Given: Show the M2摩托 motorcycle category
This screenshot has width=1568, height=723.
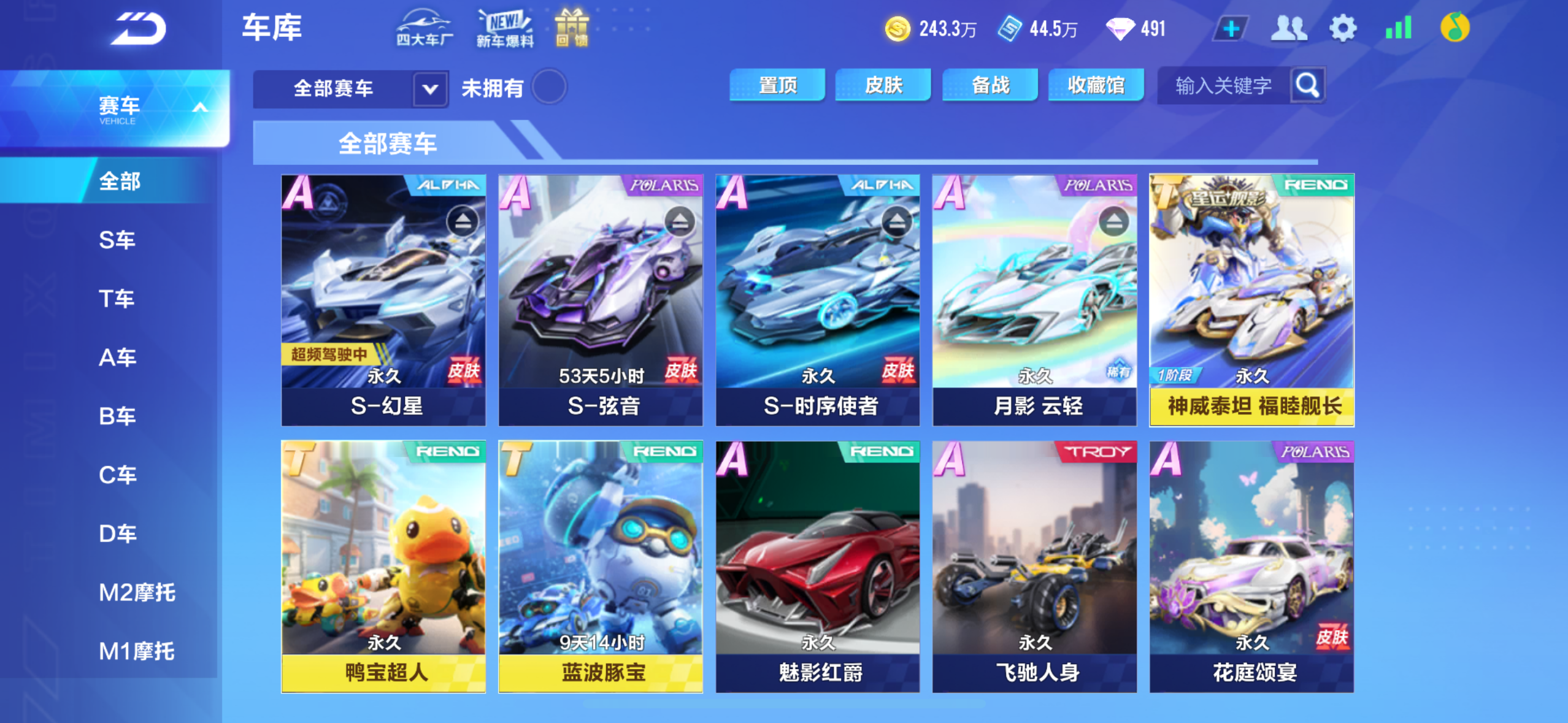Looking at the screenshot, I should click(x=137, y=592).
